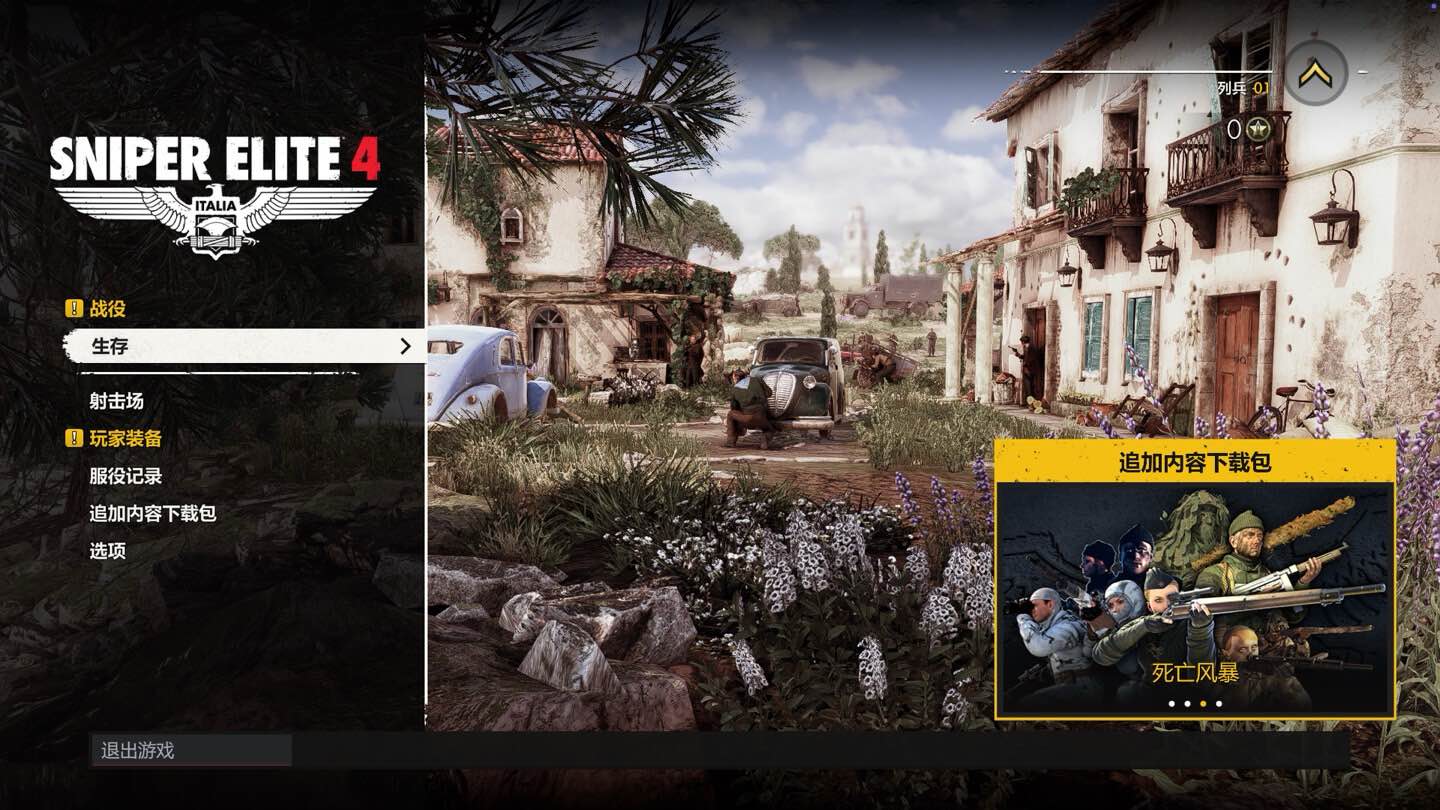
Task: Select the second DLC carousel dot
Action: coord(1188,704)
